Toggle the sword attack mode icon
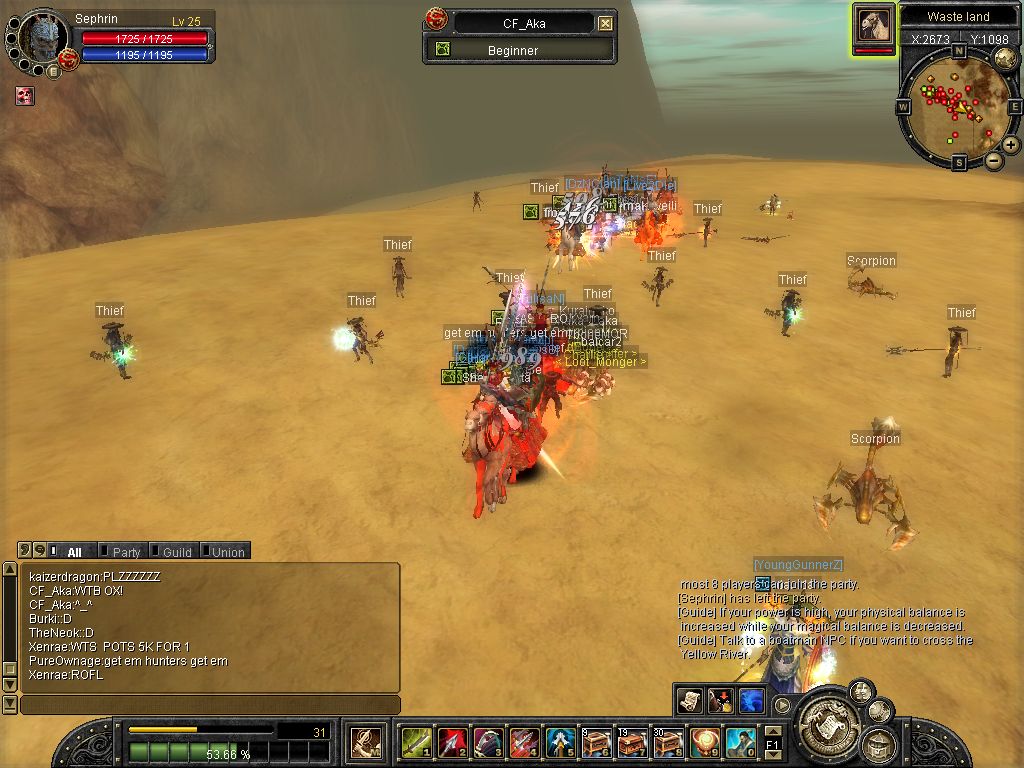1024x768 pixels. coord(365,743)
